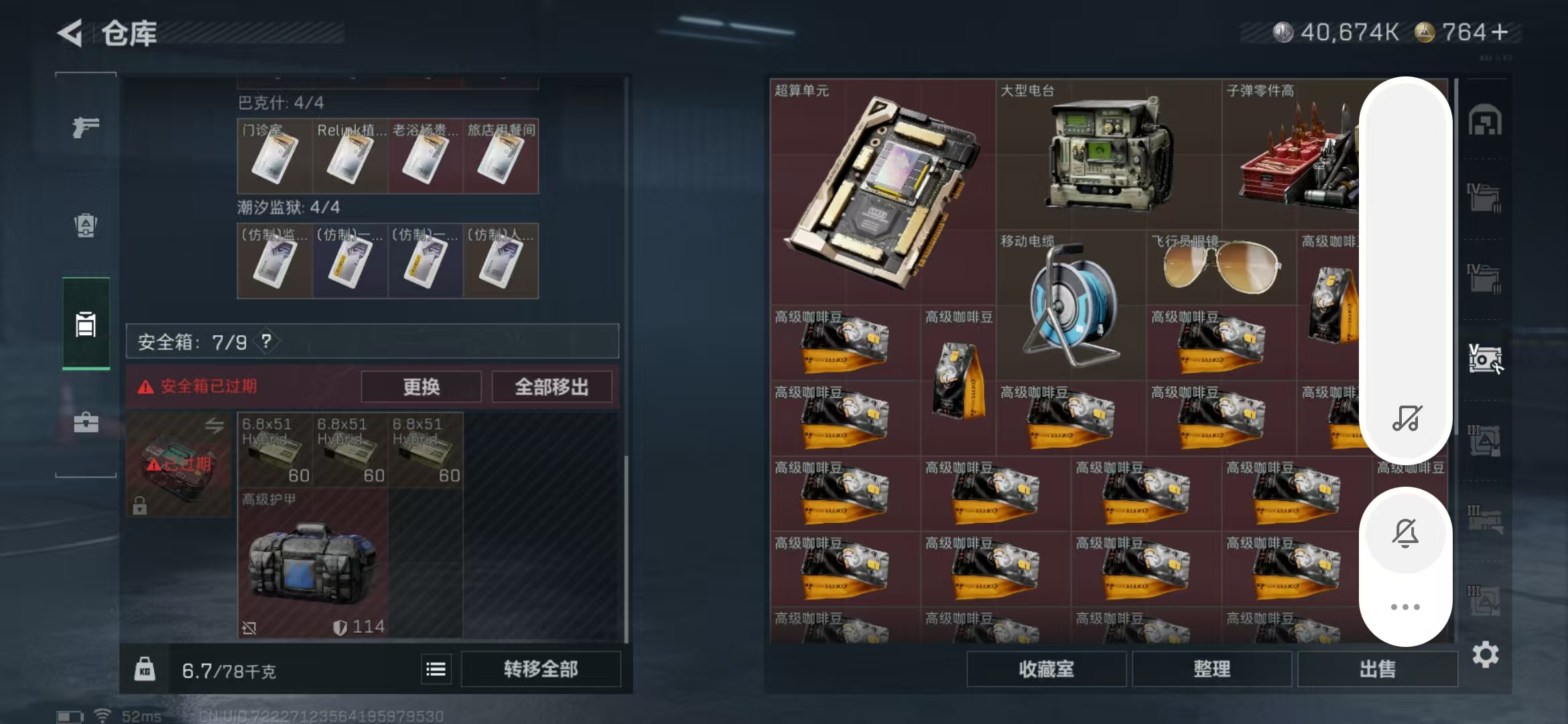The height and width of the screenshot is (724, 1568).
Task: Open the list view icon beside weight display
Action: [436, 668]
